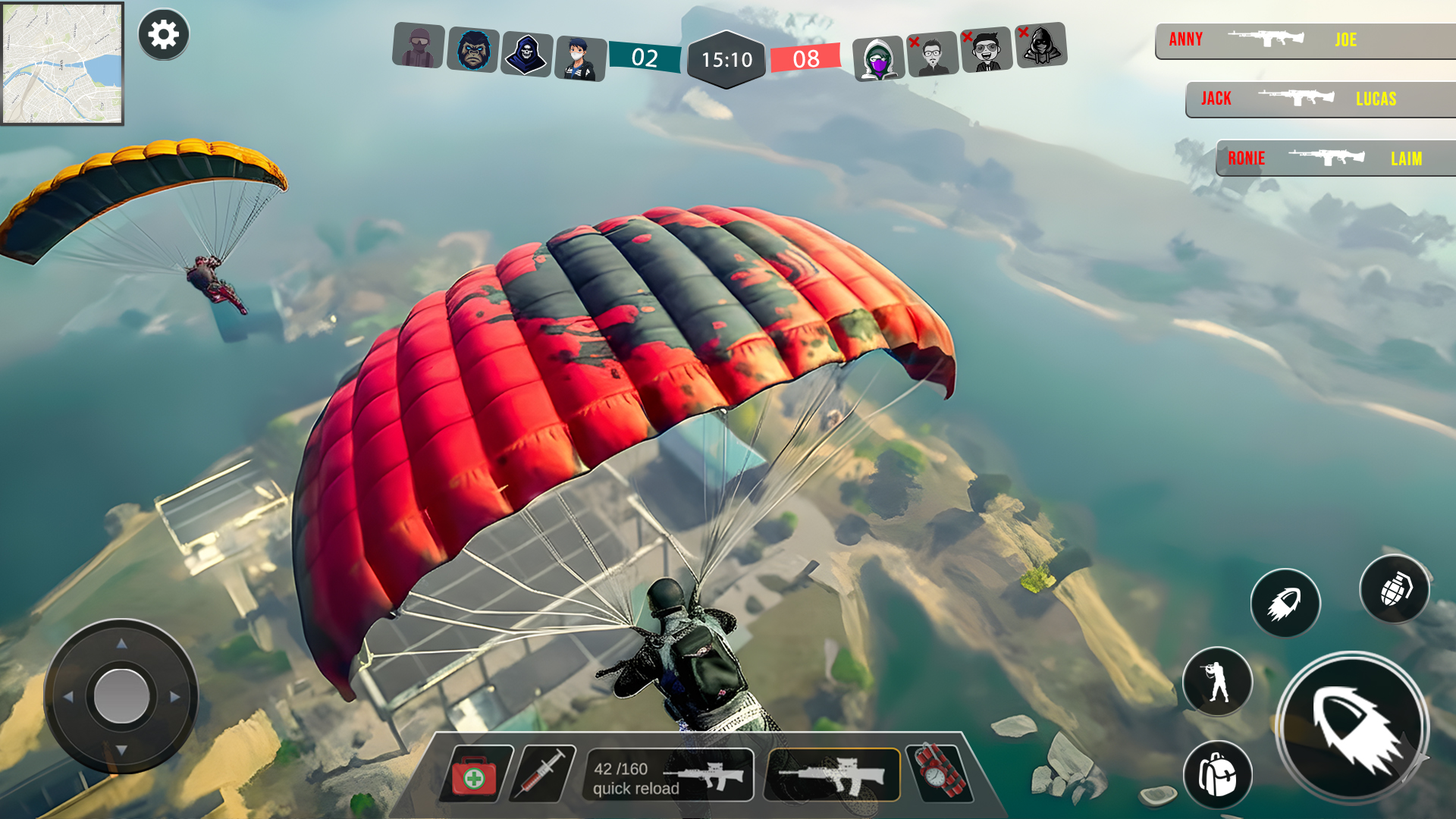Open the gear settings menu

click(163, 35)
